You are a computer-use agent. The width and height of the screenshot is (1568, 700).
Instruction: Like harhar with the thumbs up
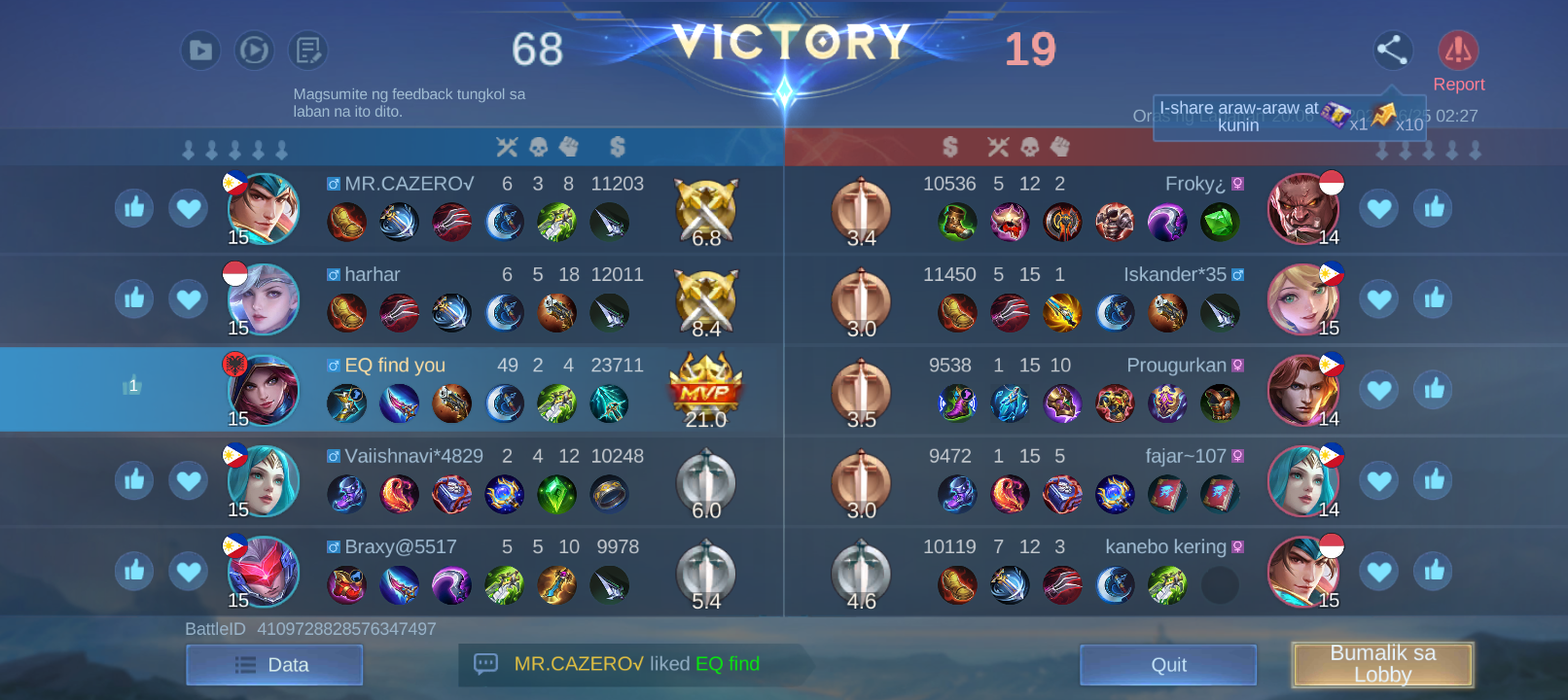(x=134, y=298)
